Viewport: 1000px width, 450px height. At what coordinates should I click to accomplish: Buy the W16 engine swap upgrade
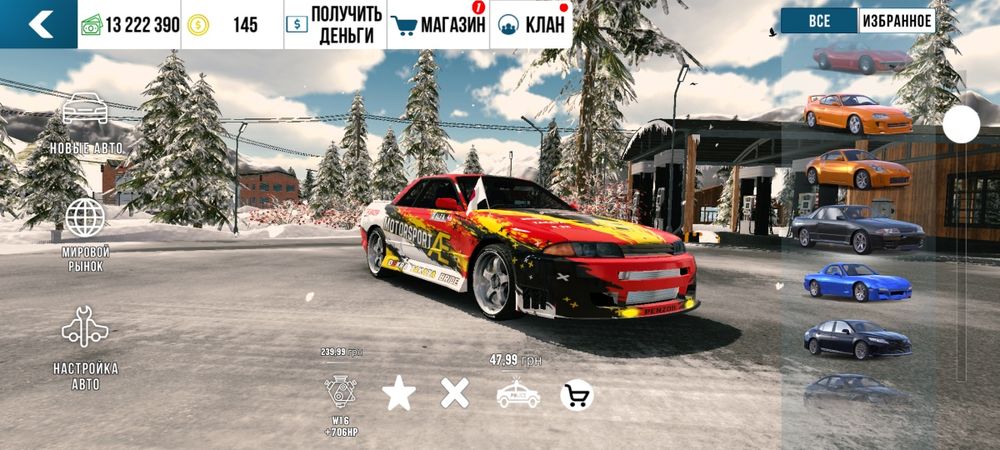(x=341, y=393)
